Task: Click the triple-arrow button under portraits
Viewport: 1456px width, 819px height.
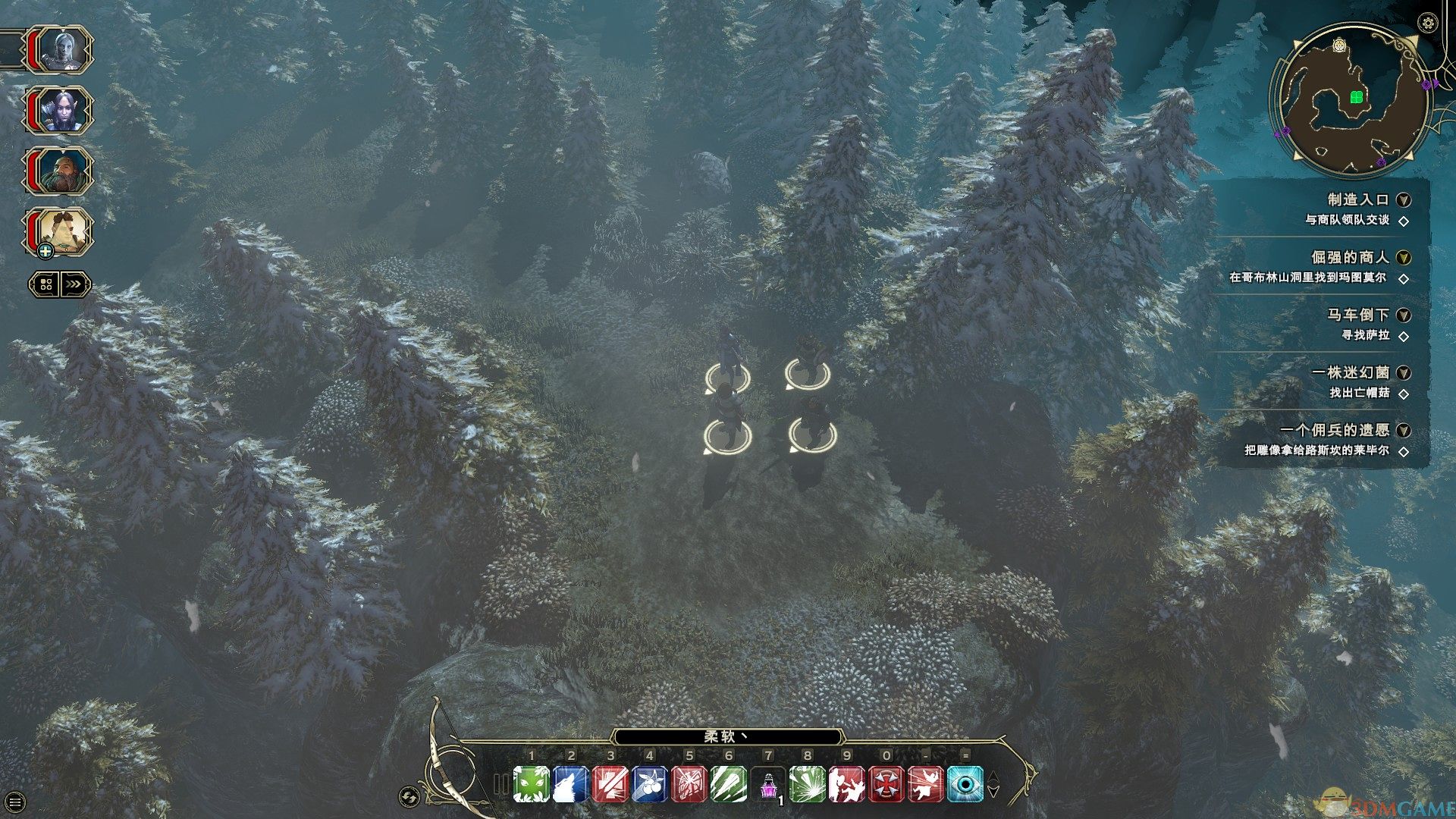Action: 74,284
